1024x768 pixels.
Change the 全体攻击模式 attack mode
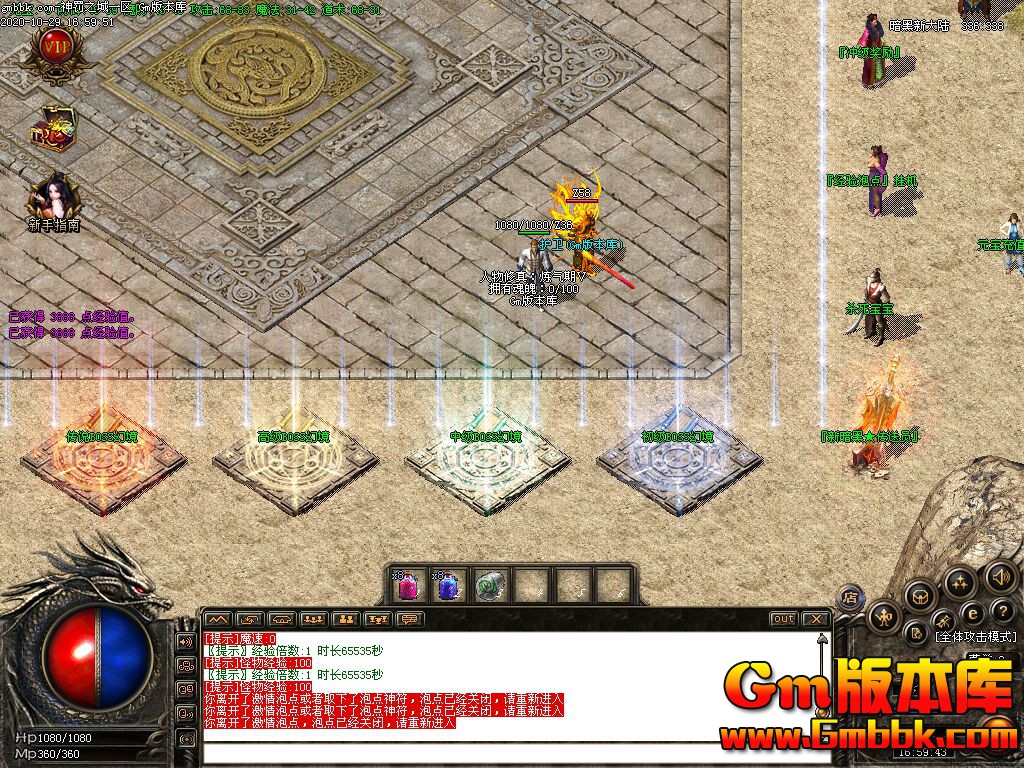pyautogui.click(x=974, y=636)
